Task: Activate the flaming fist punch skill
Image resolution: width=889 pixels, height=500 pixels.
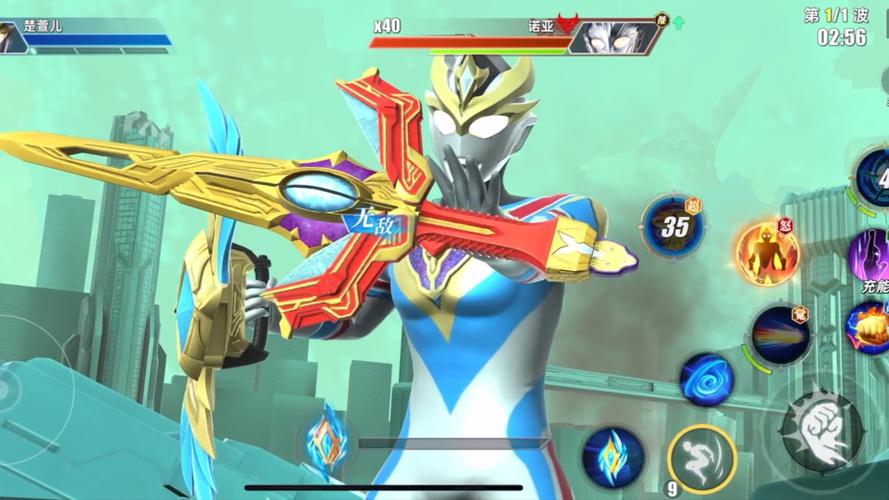Action: [x=870, y=328]
